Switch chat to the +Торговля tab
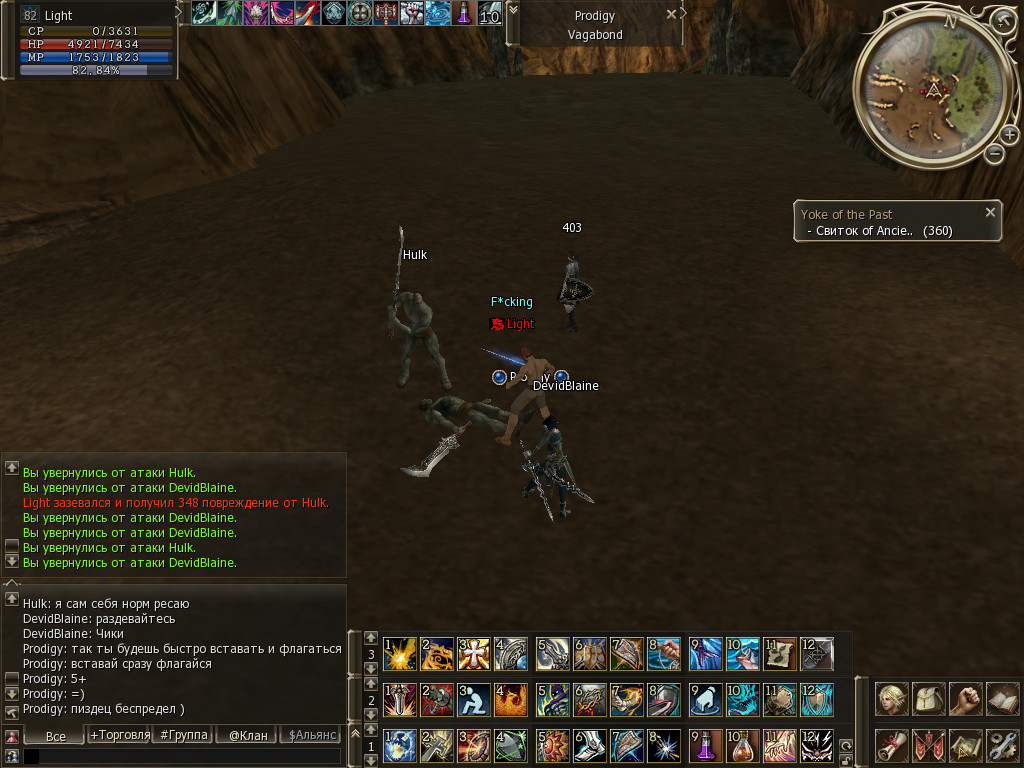This screenshot has width=1024, height=768. (x=120, y=735)
